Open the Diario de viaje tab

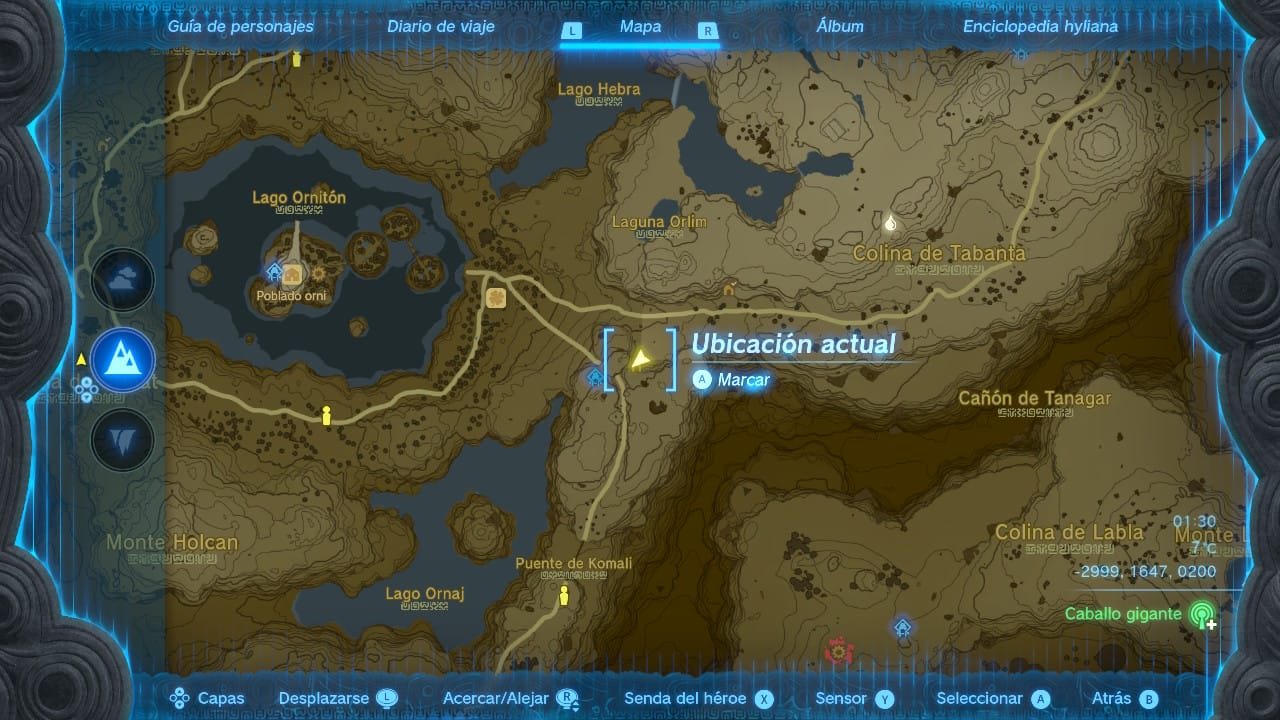(441, 27)
